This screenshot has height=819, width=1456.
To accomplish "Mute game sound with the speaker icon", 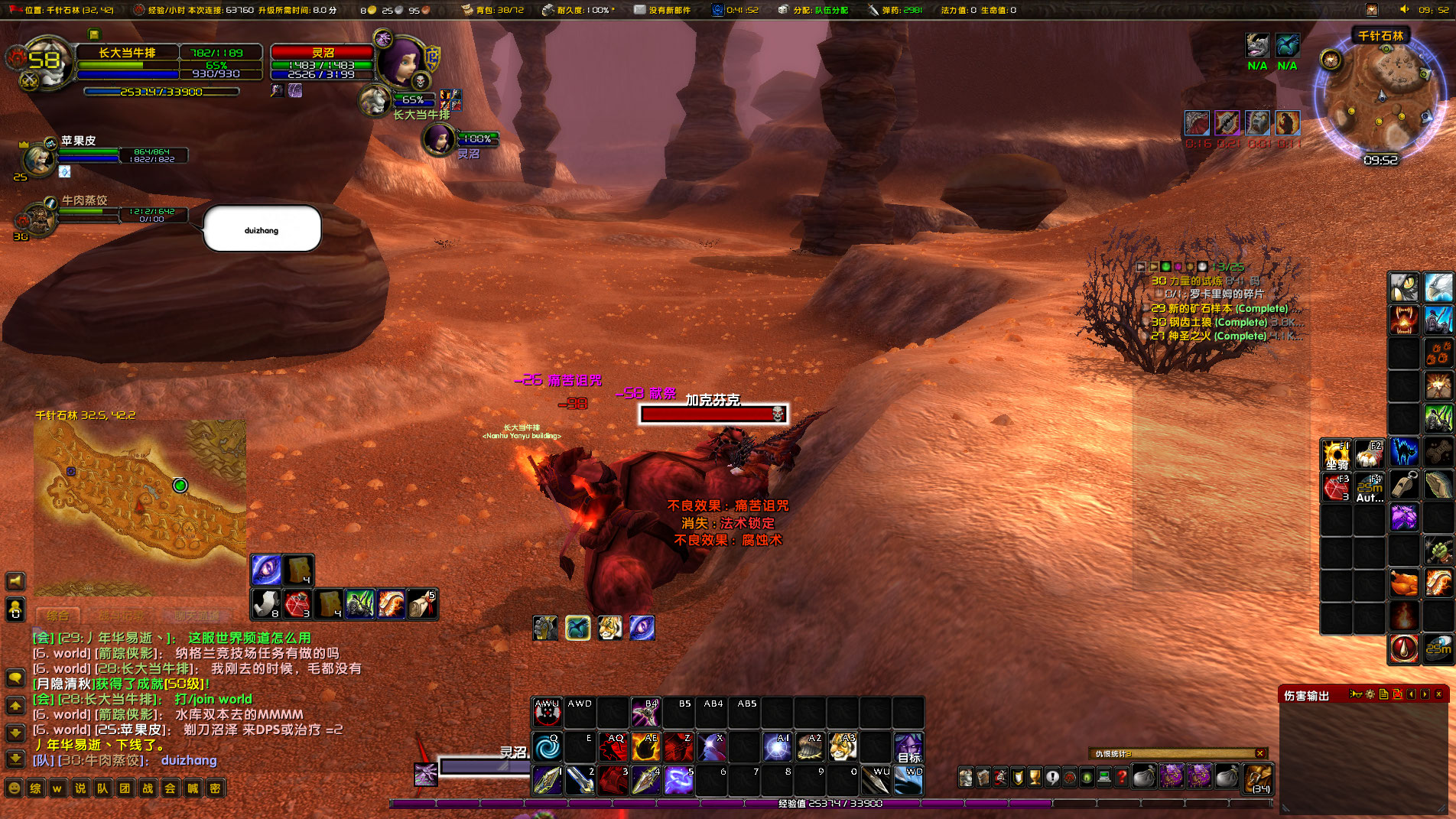I will 15,580.
